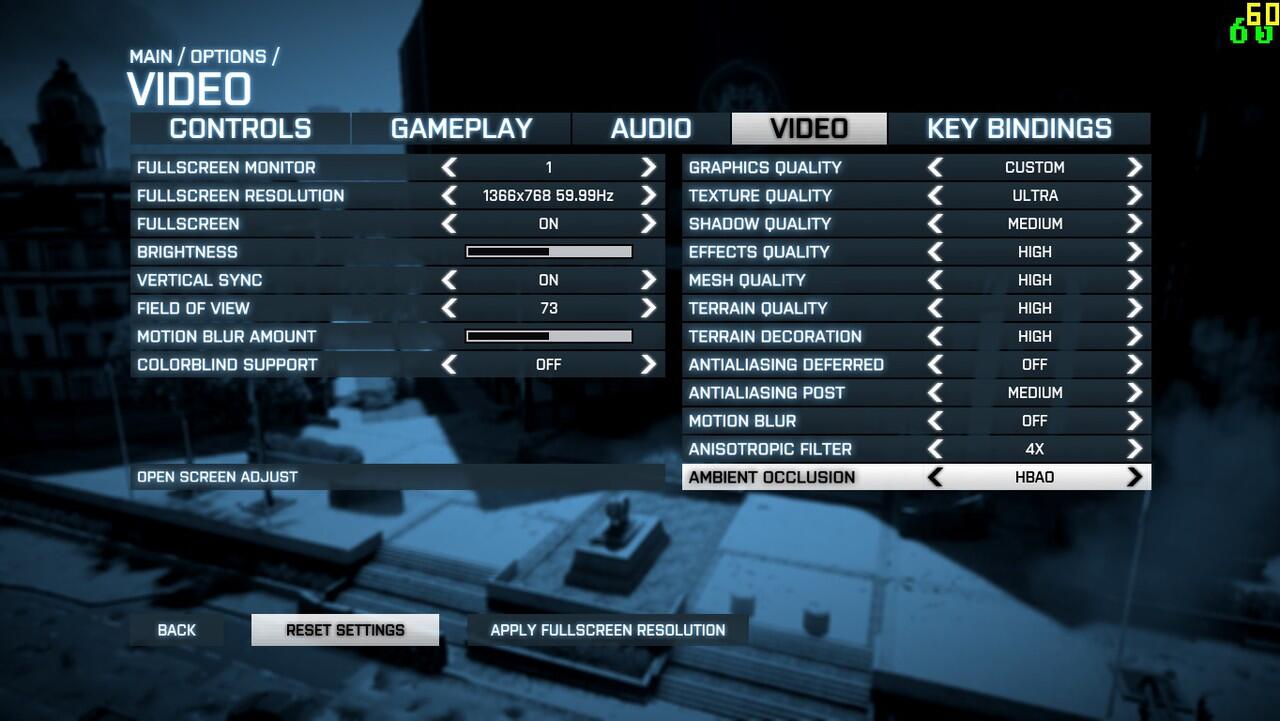Reset settings to defaults
The width and height of the screenshot is (1280, 721).
(x=345, y=630)
